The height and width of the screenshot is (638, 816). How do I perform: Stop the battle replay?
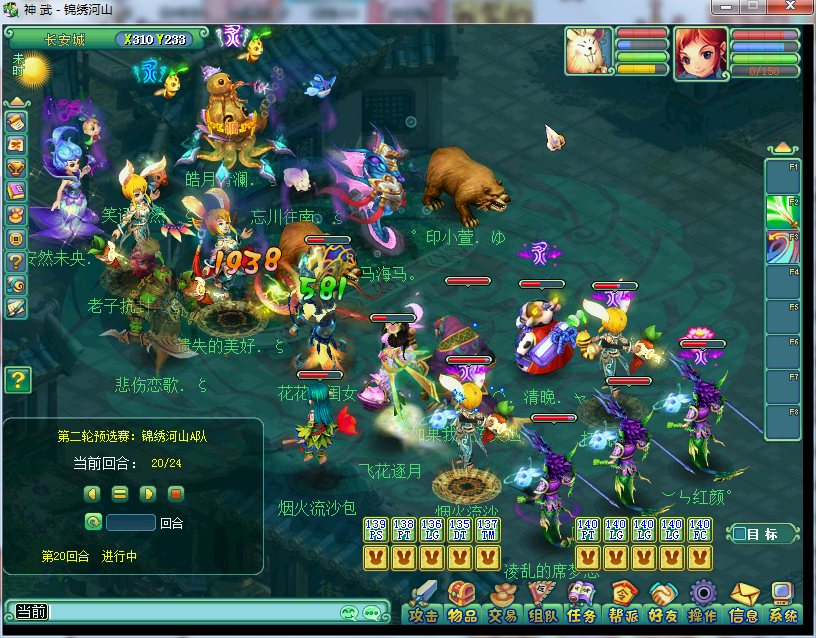pyautogui.click(x=175, y=493)
